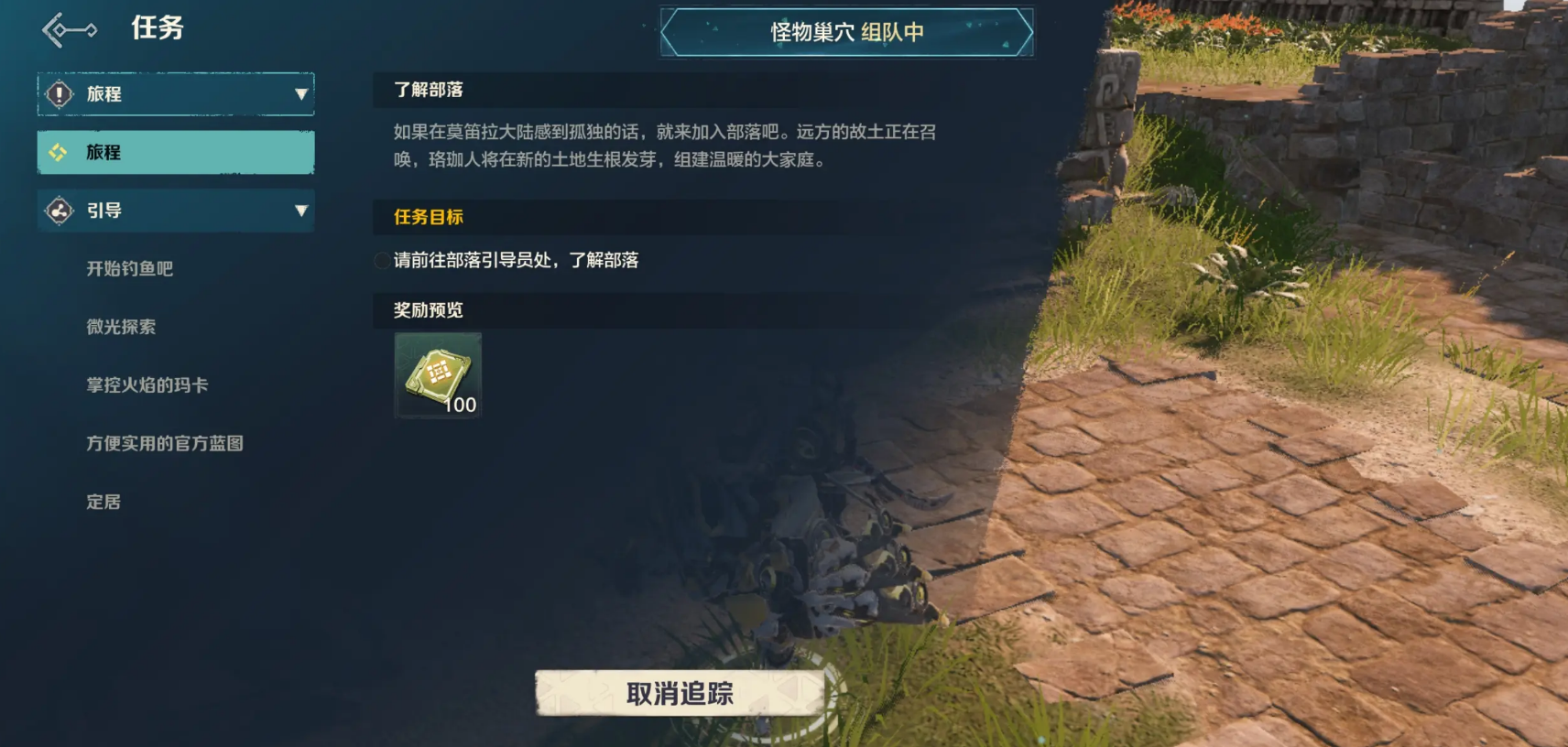Viewport: 1568px width, 747px height.
Task: Check the objective circle before 请前往部落引导员处
Action: [381, 261]
